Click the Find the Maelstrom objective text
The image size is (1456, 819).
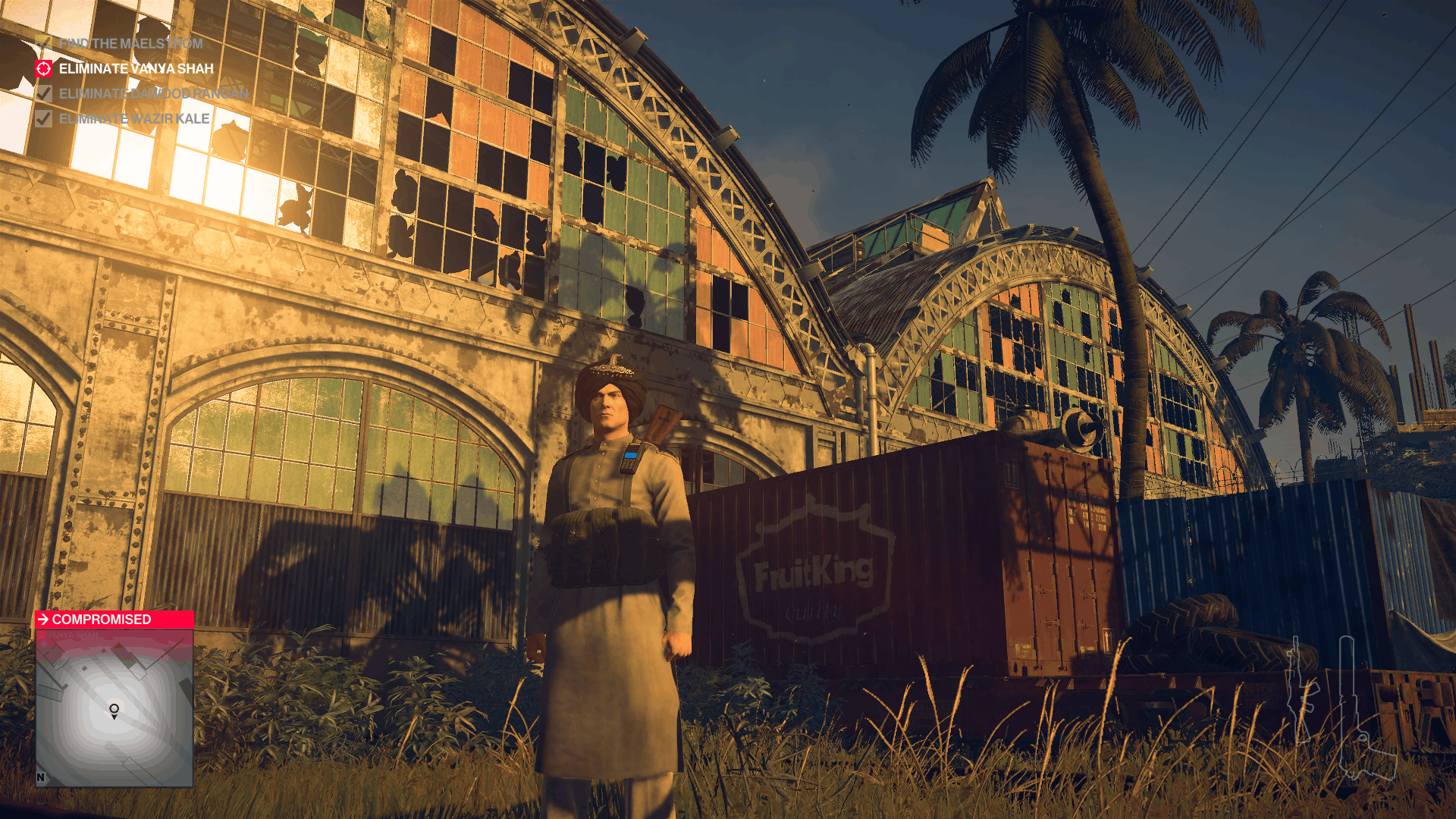[x=133, y=44]
